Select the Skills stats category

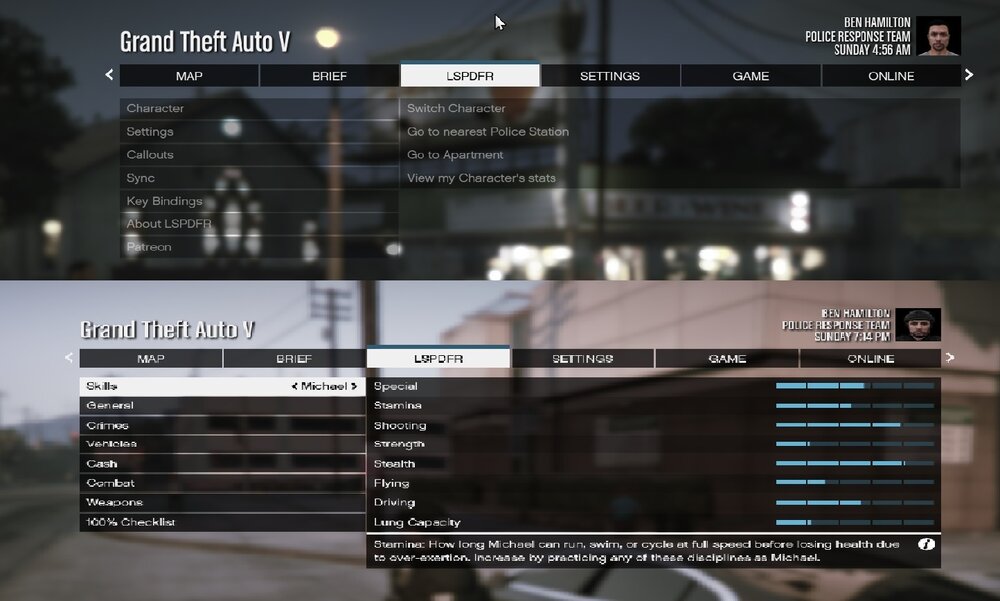coord(102,386)
